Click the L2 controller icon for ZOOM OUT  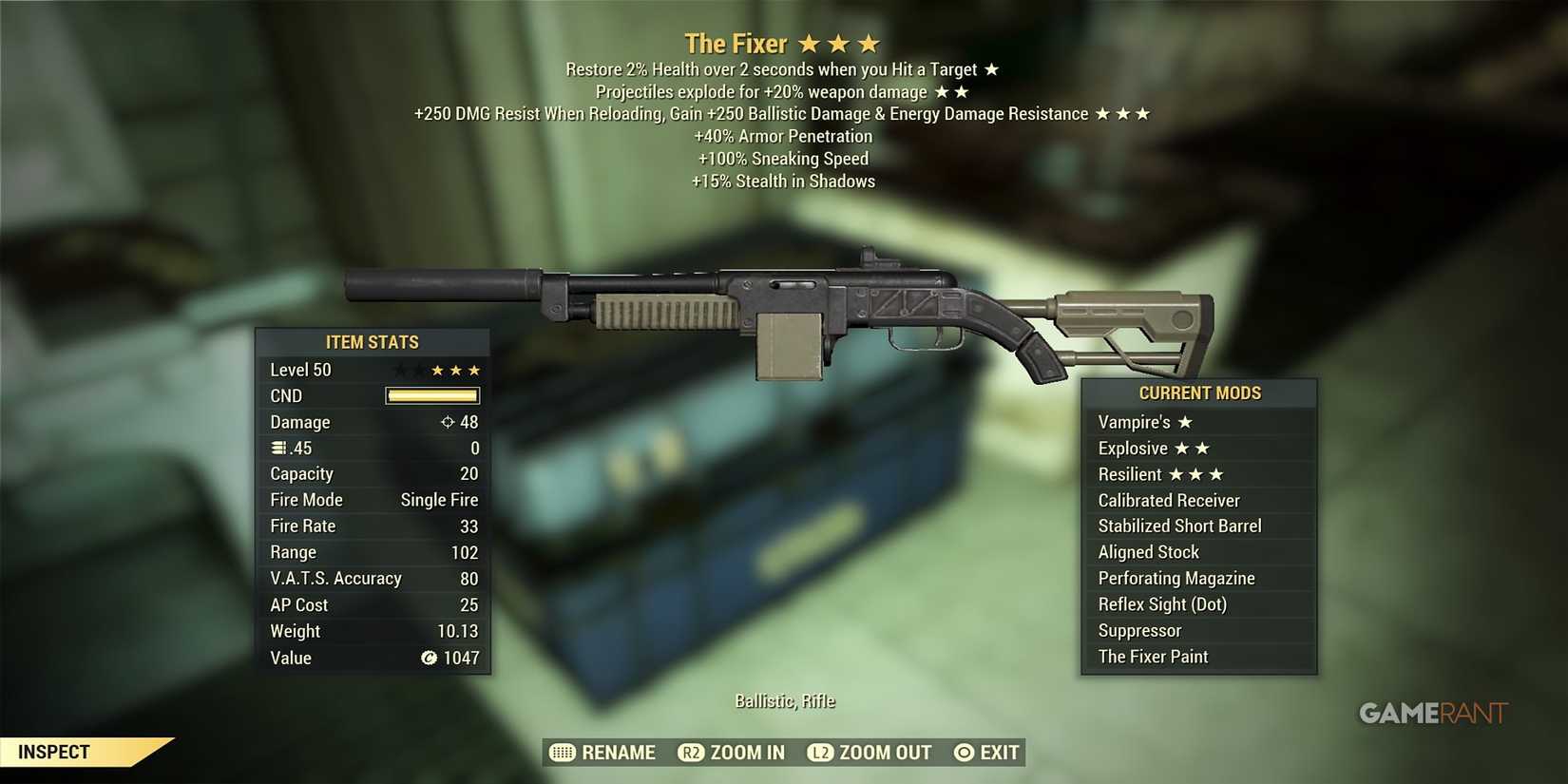point(819,752)
